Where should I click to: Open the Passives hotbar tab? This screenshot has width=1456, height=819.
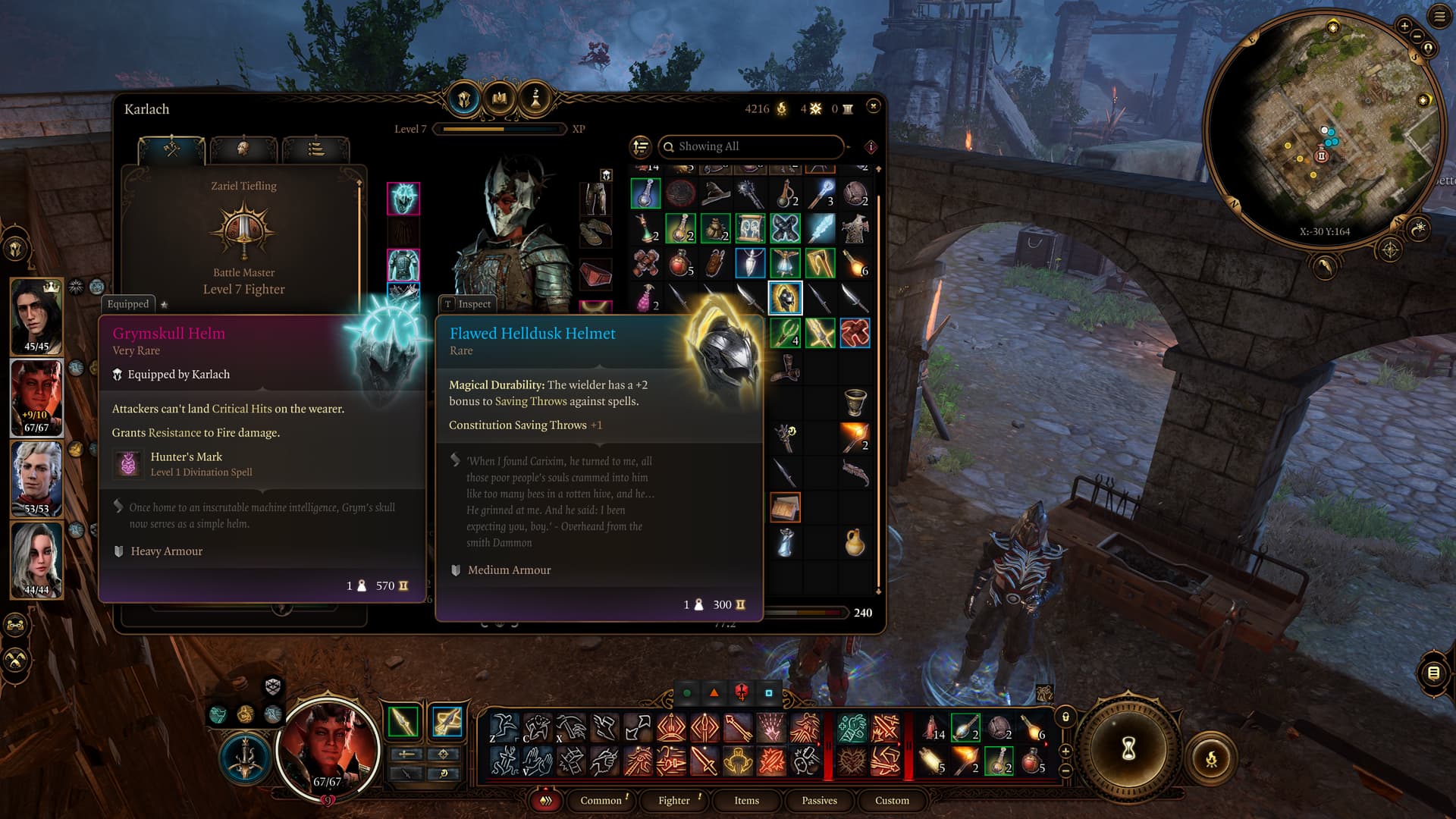(819, 800)
